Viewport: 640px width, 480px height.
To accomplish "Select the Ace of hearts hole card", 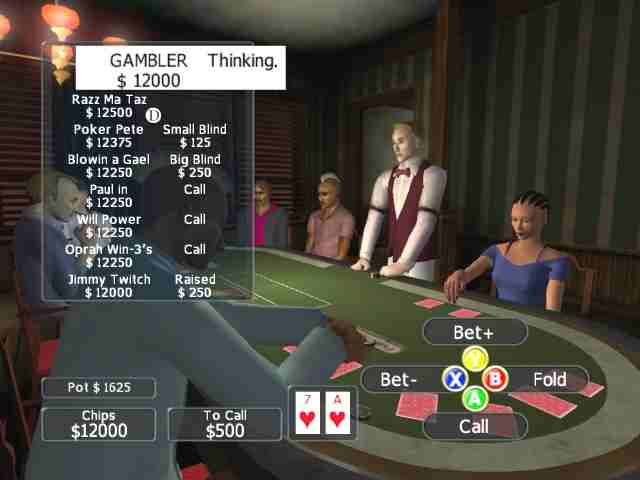I will pyautogui.click(x=337, y=414).
